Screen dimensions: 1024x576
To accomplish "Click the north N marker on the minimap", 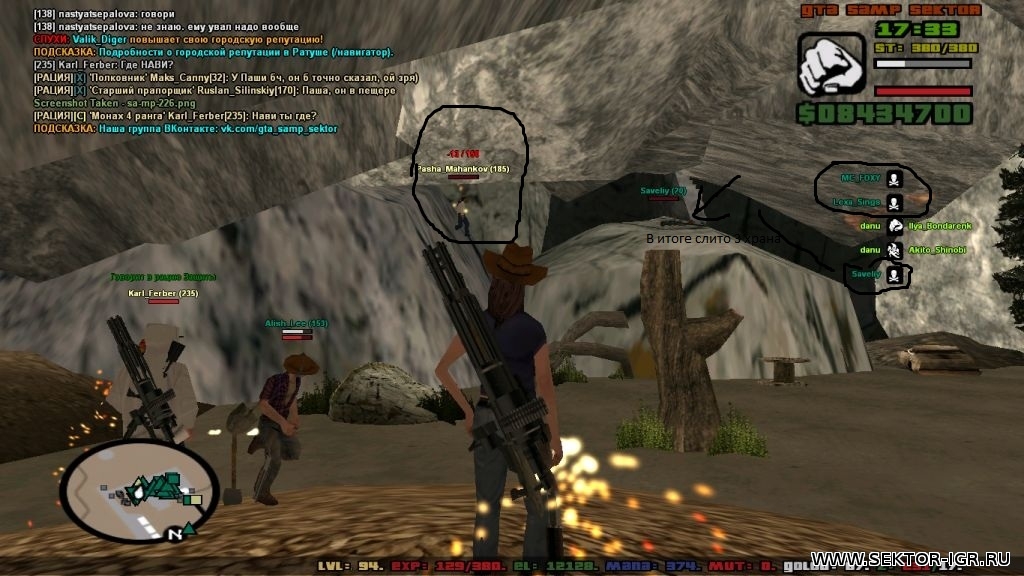I will (176, 534).
